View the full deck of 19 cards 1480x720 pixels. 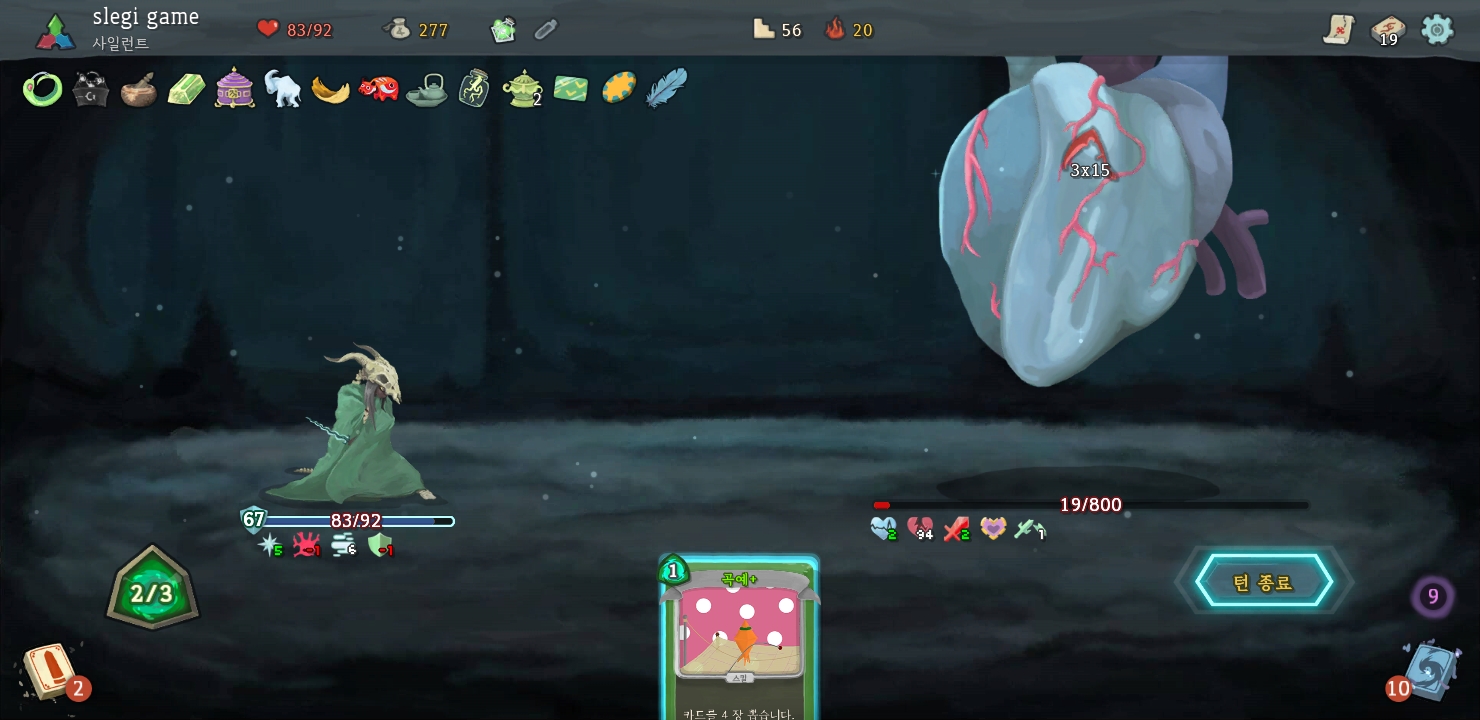1387,30
